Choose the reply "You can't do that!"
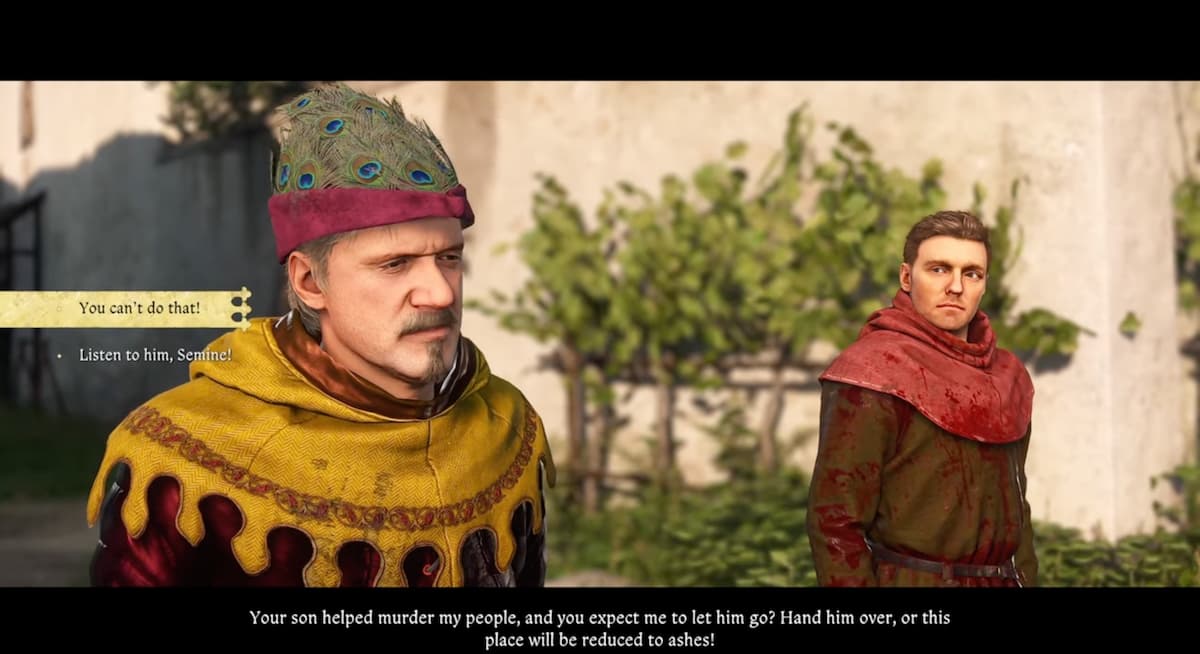1200x654 pixels. 139,308
